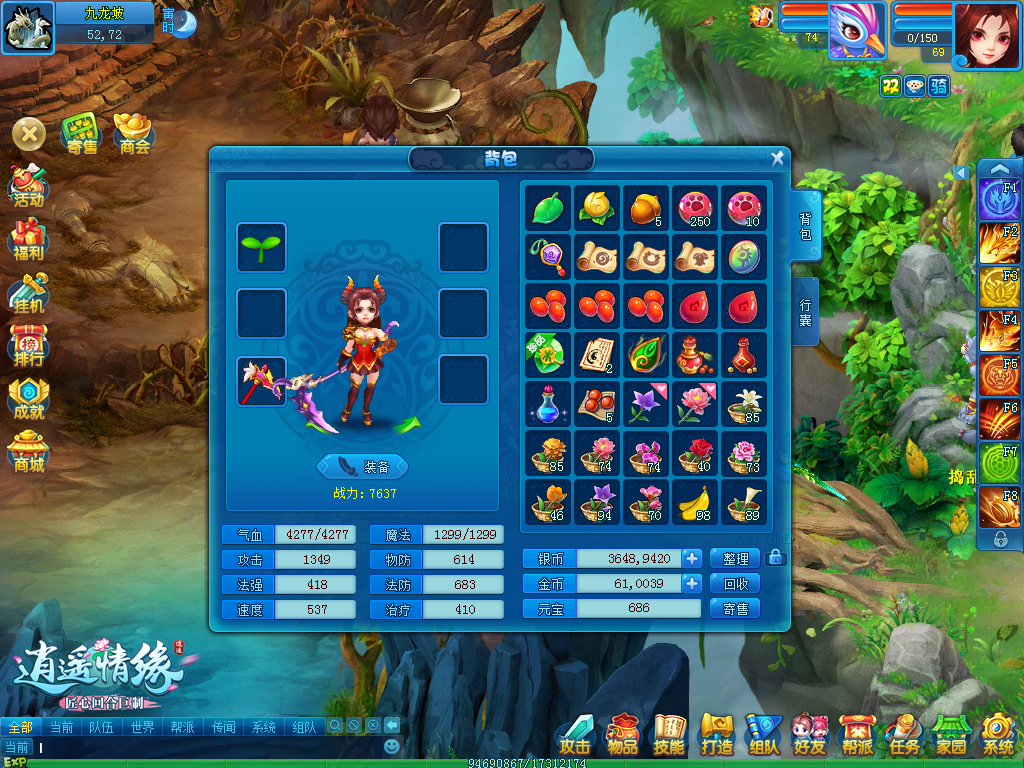1024x768 pixels.
Task: Click the 装备 equipment button
Action: point(362,466)
